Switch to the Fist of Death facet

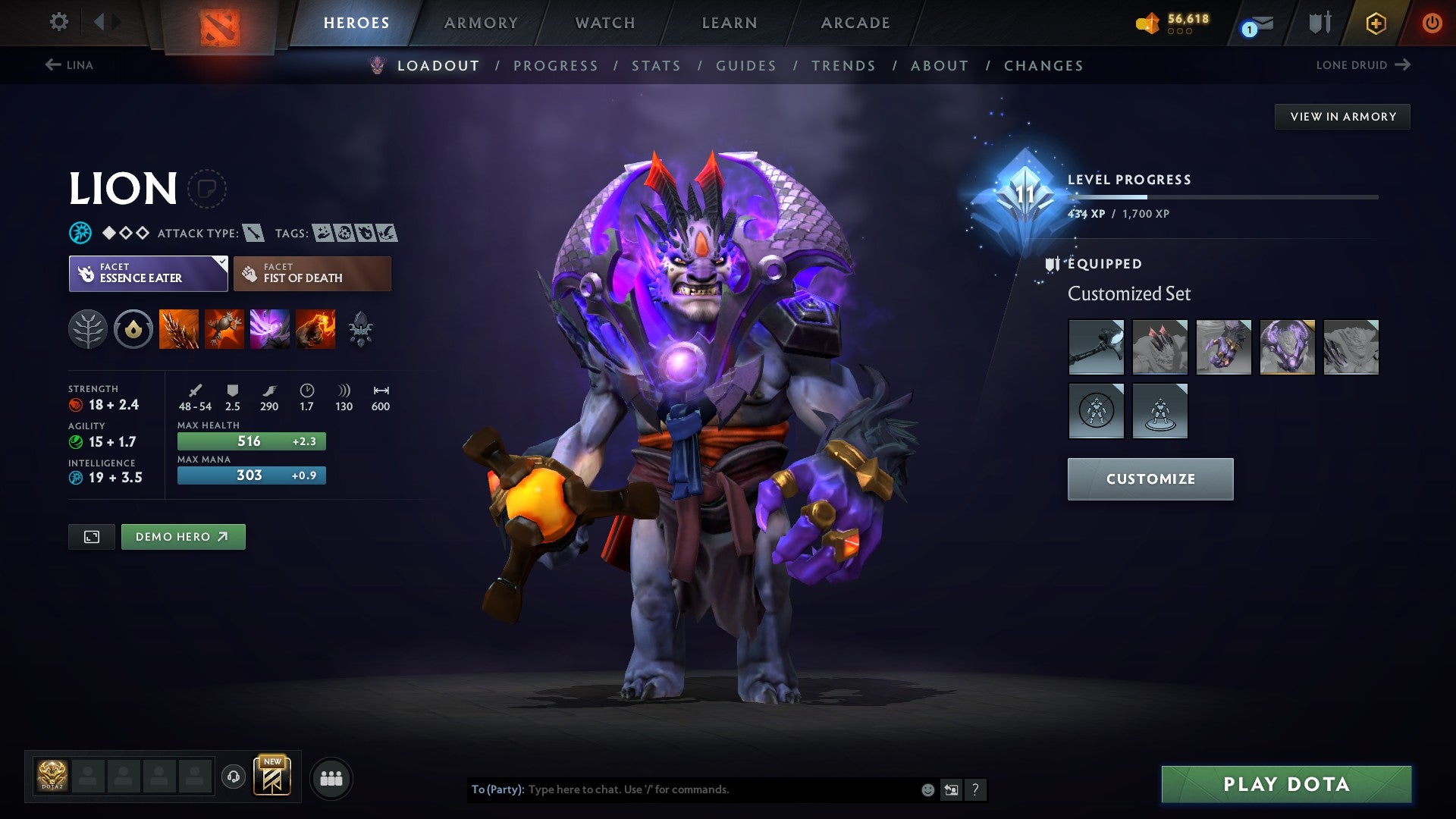click(312, 273)
